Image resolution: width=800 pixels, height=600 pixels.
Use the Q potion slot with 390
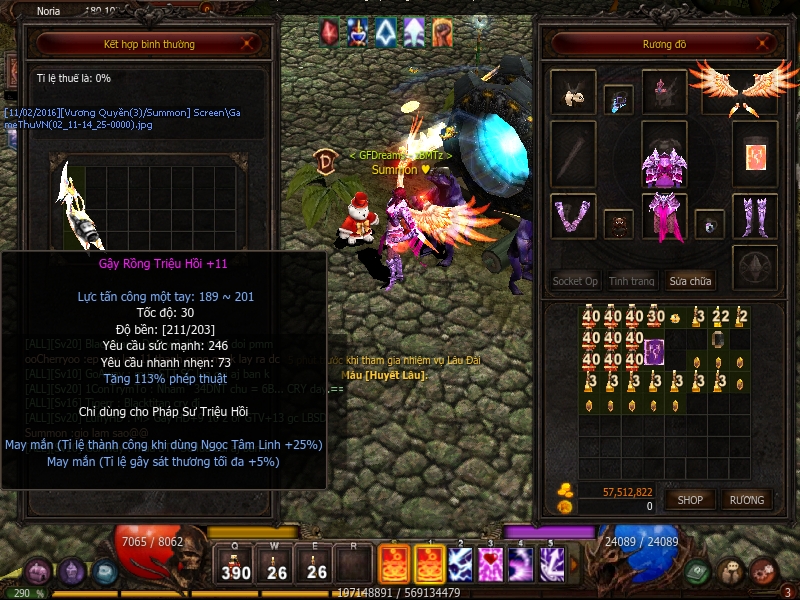pos(236,565)
